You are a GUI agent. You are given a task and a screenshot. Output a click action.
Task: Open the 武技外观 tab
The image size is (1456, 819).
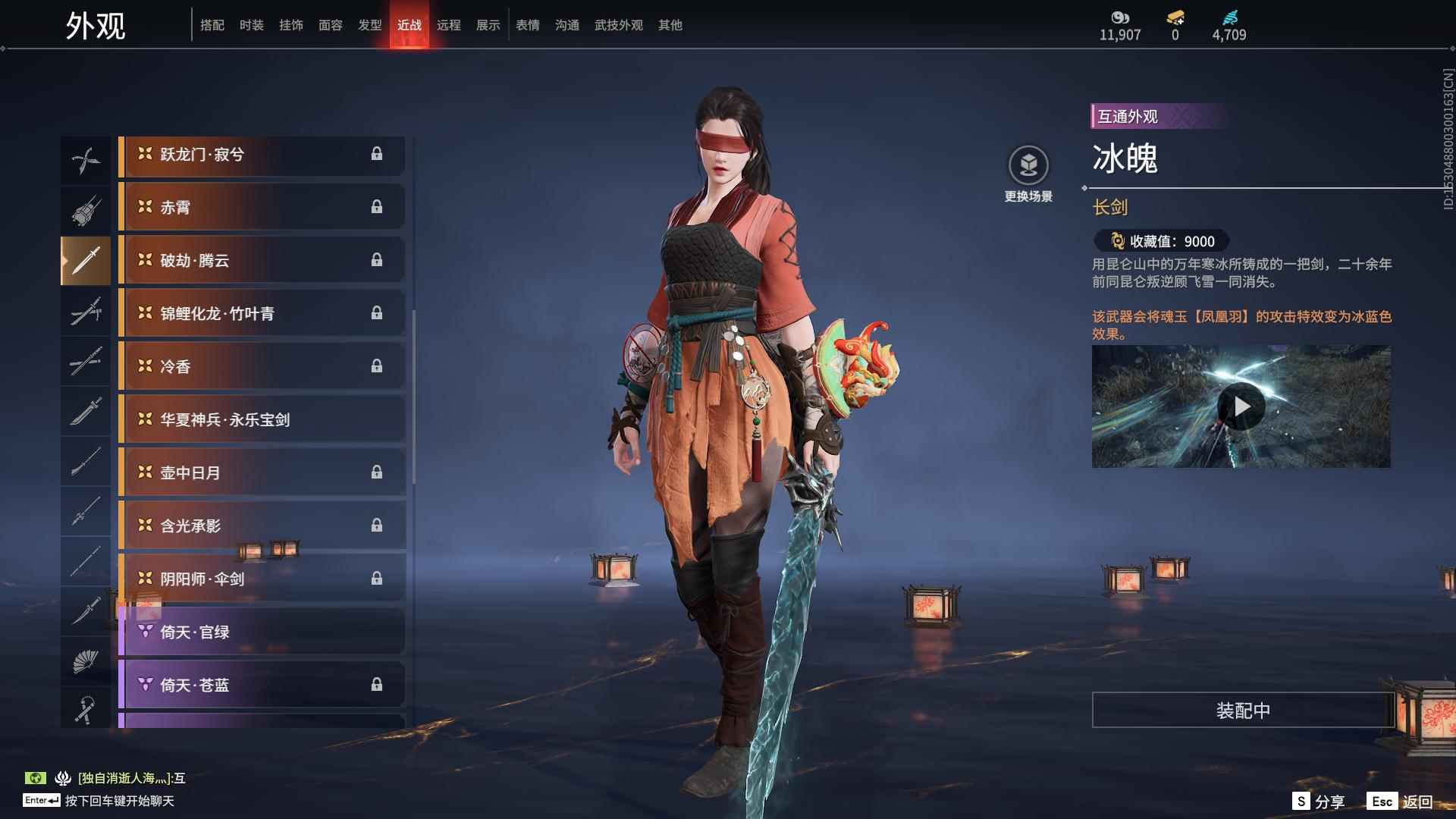tap(618, 25)
